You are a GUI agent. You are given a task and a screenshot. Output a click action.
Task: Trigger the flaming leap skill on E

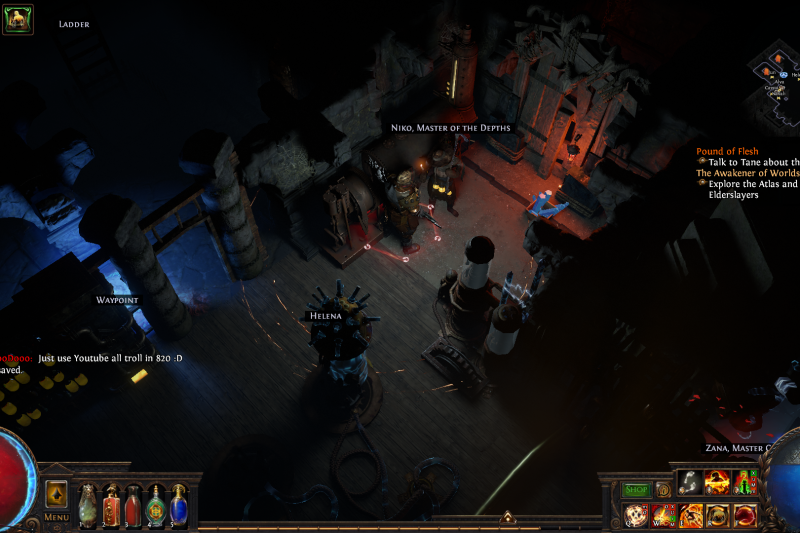691,516
